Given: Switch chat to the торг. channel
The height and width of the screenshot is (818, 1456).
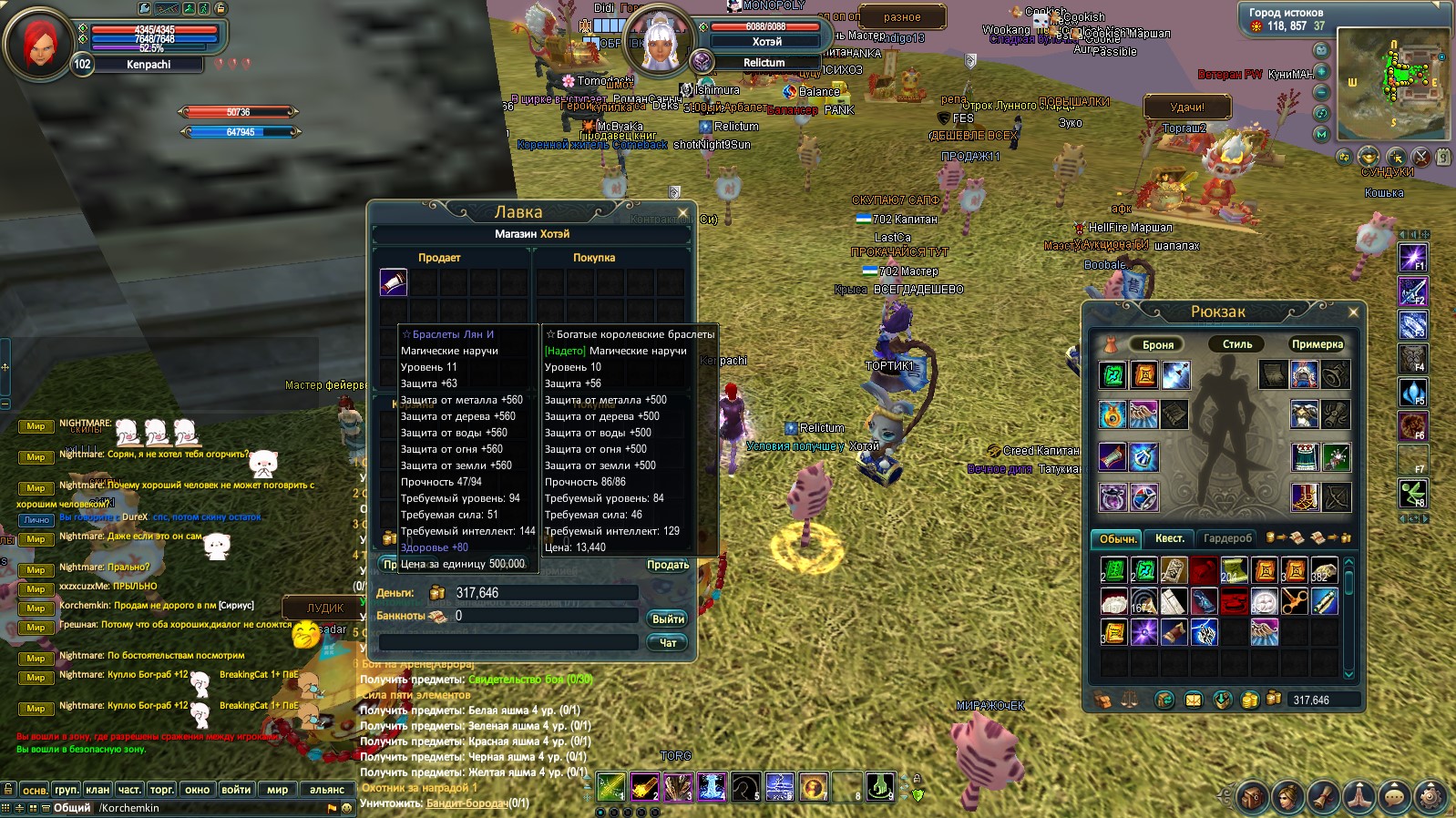Looking at the screenshot, I should pyautogui.click(x=162, y=790).
